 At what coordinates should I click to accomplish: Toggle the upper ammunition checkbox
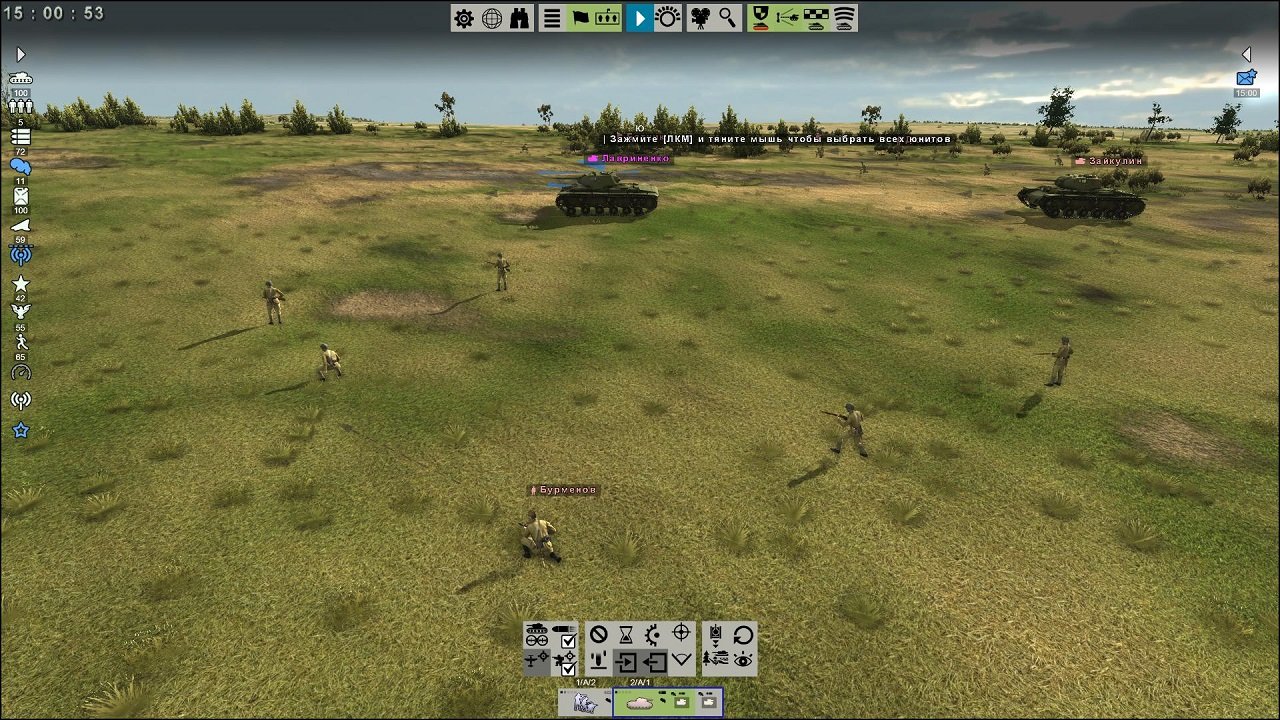568,640
